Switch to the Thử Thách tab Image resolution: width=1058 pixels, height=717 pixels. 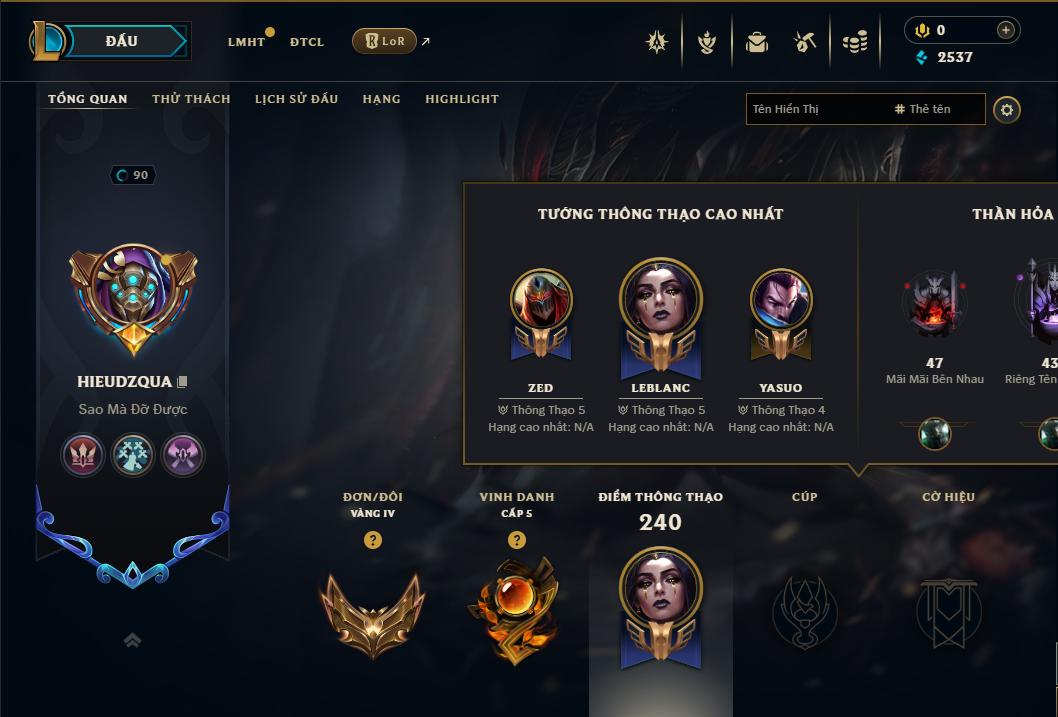191,99
